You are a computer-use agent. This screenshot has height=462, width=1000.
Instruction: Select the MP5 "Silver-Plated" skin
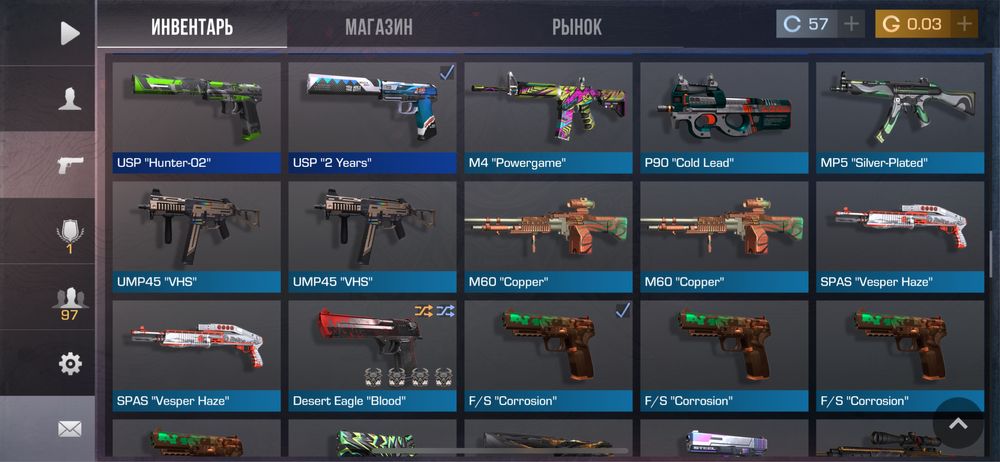[x=900, y=118]
